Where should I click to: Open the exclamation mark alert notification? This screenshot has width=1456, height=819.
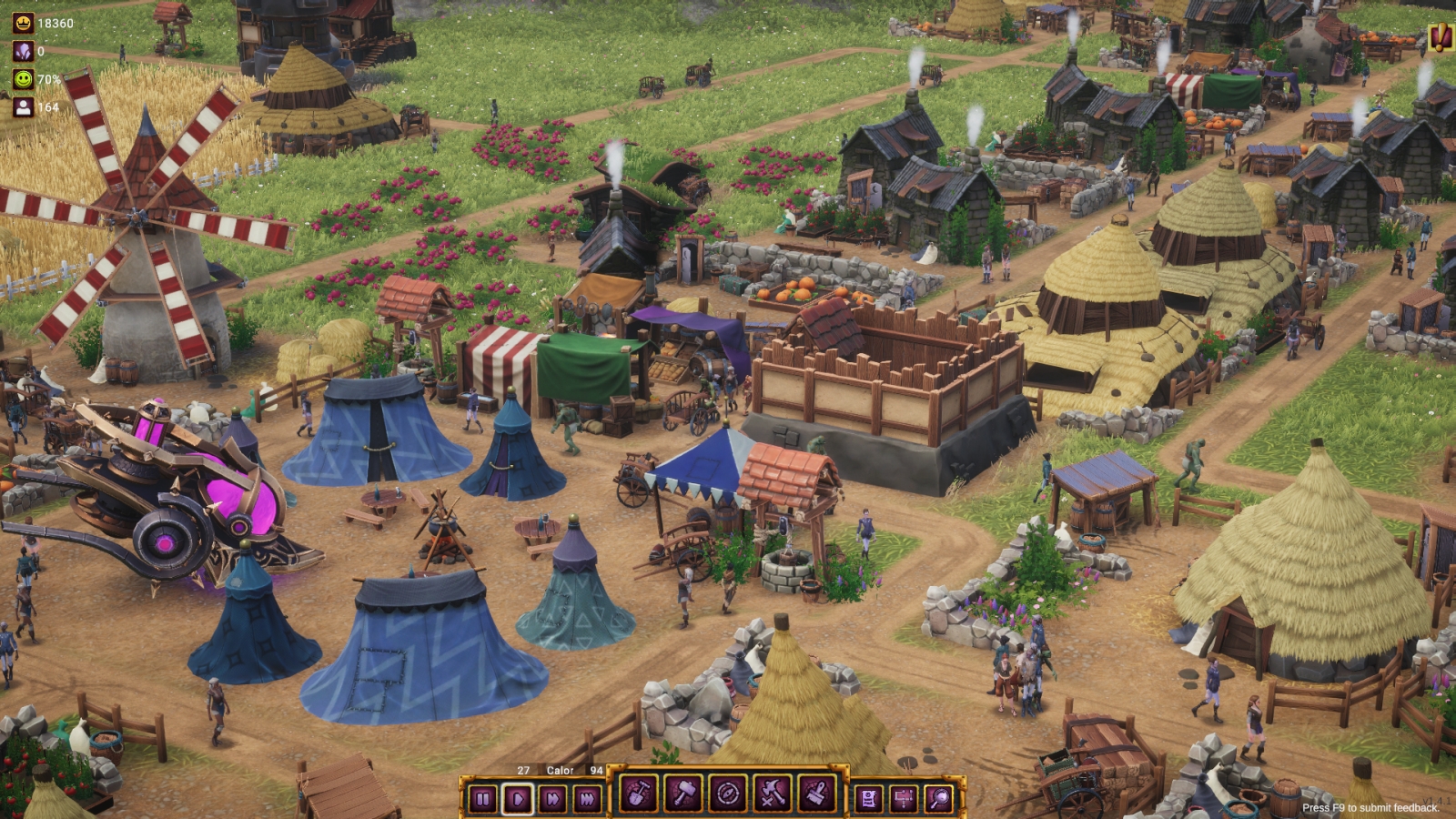click(x=1440, y=37)
